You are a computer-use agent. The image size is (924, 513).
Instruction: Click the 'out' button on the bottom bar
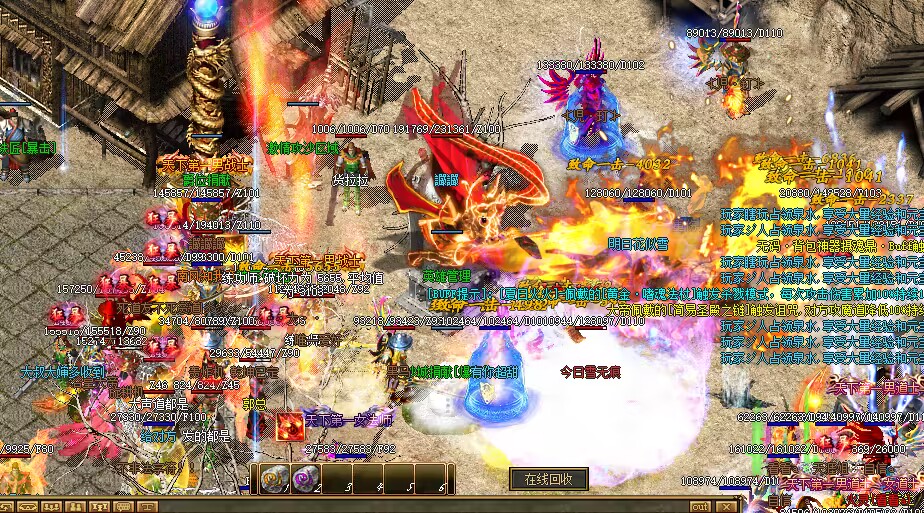700,506
